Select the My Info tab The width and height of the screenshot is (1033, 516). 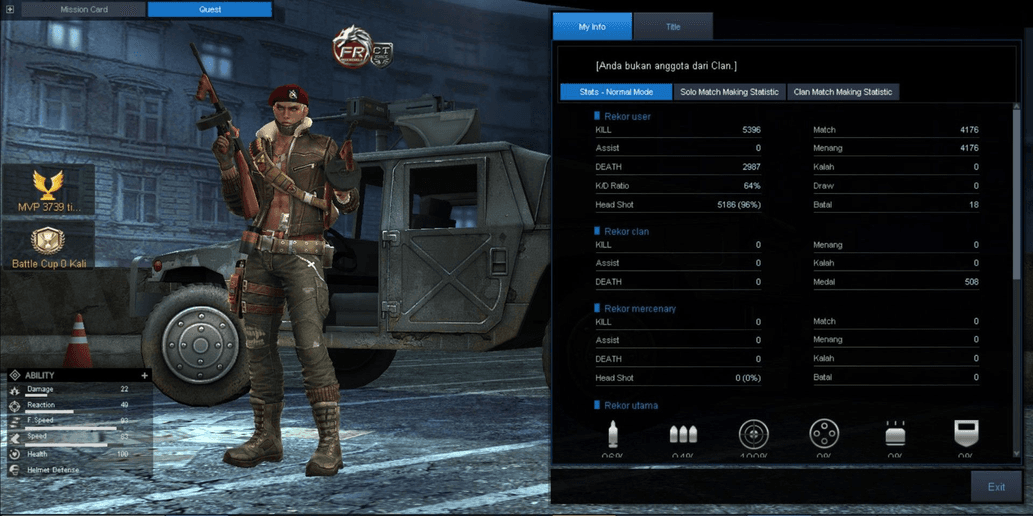click(x=592, y=27)
